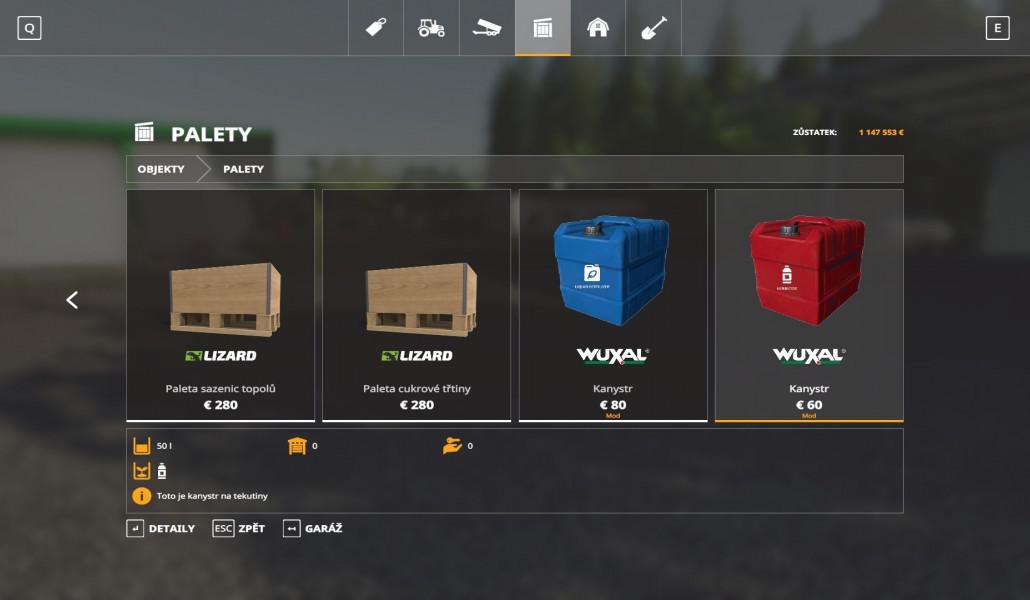
Task: Select the blue Wuxal Kanystr
Action: coord(612,305)
